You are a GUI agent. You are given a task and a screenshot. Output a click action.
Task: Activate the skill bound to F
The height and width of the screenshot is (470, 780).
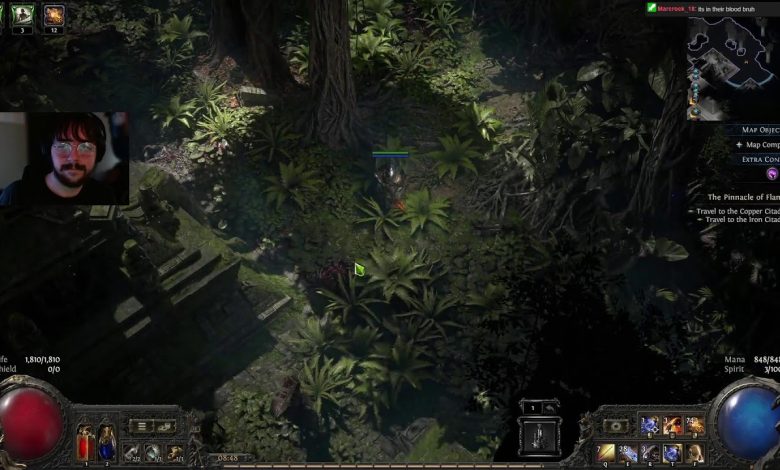(694, 453)
